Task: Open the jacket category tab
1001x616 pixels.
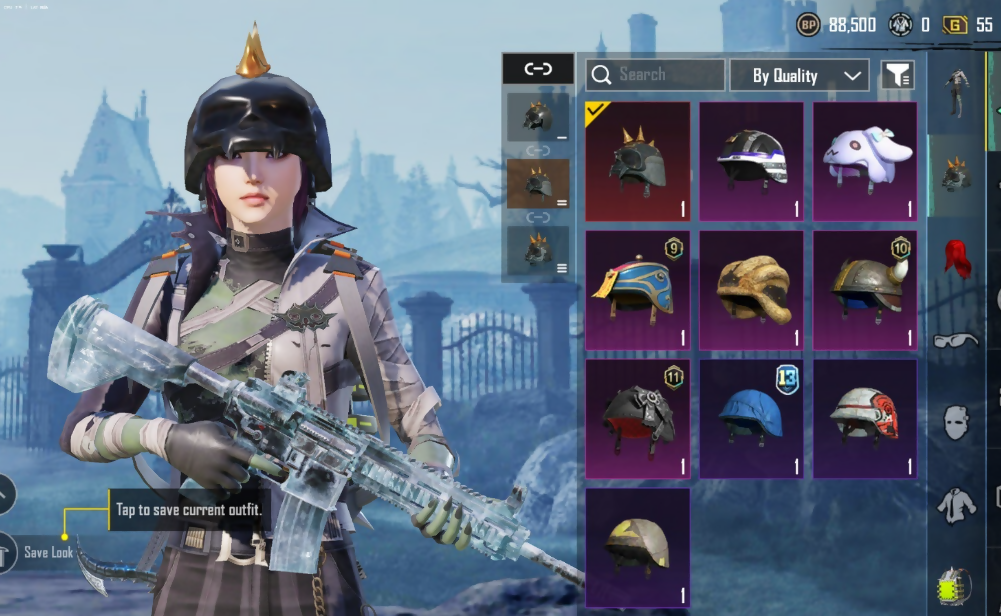Action: point(957,505)
